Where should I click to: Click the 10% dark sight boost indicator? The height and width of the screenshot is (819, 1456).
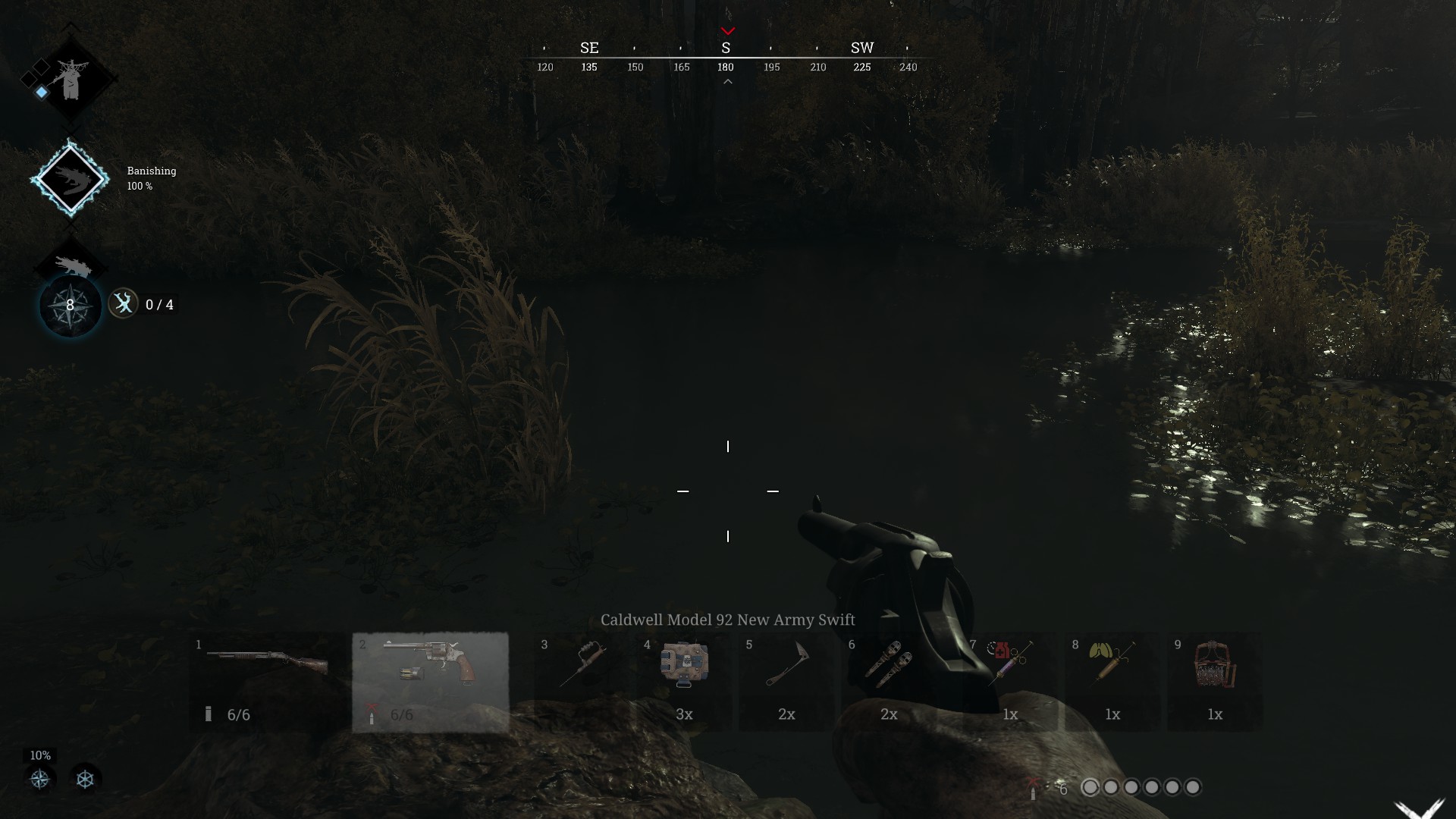click(39, 755)
